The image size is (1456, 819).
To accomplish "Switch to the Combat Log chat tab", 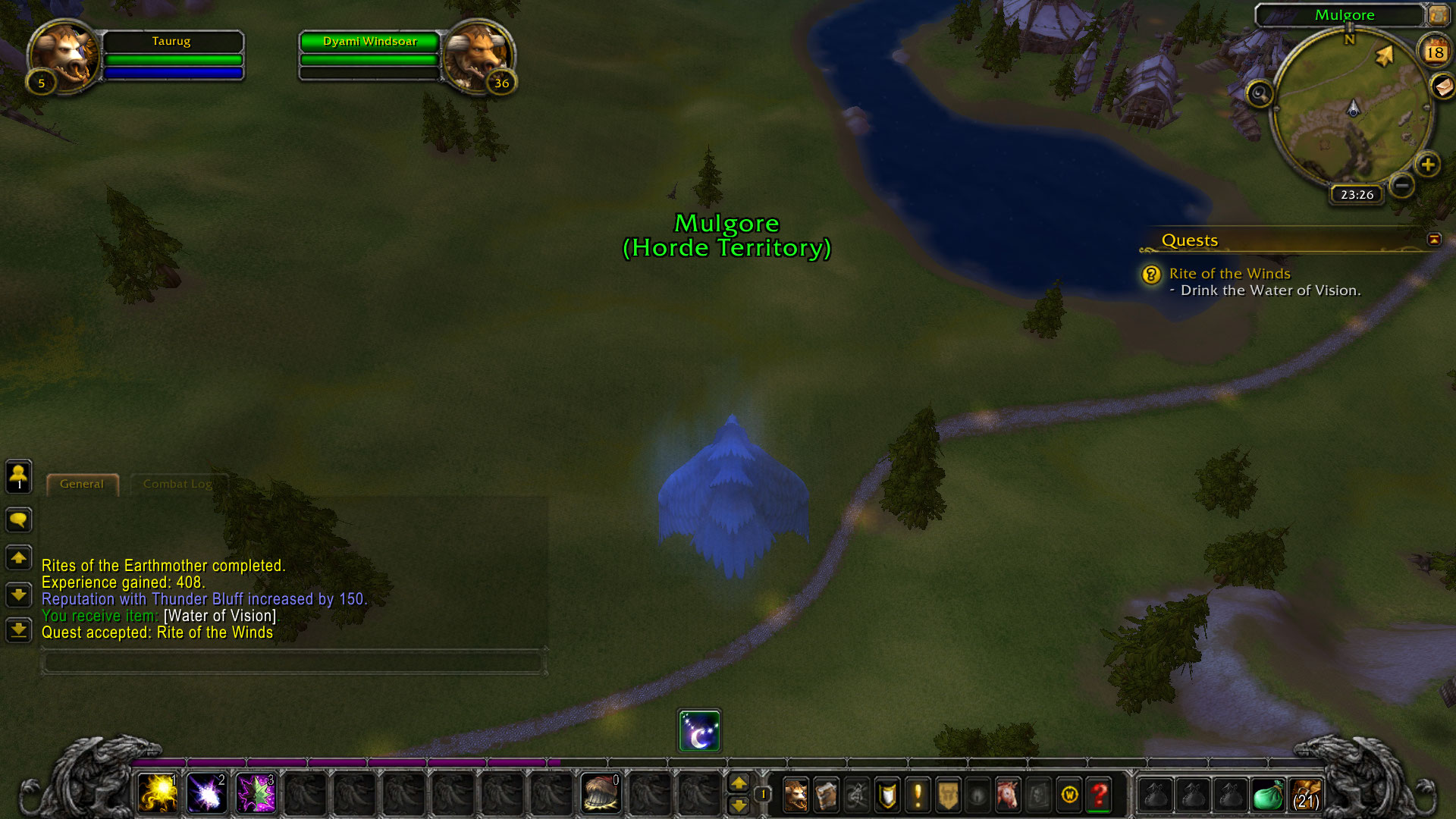I will click(177, 484).
